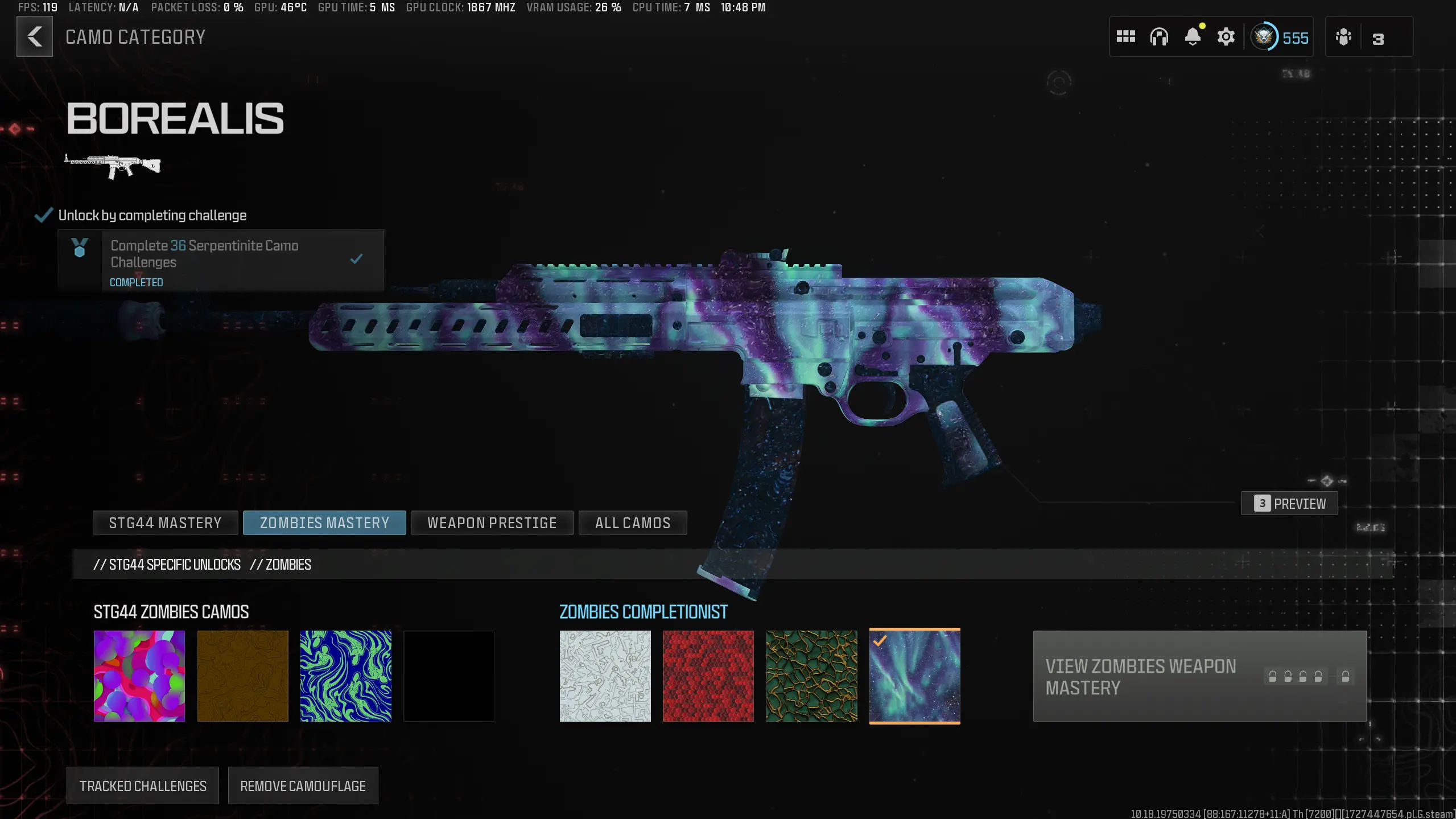This screenshot has width=1456, height=819.
Task: Click the checkmark on the Borealis camo swatch
Action: [x=879, y=641]
